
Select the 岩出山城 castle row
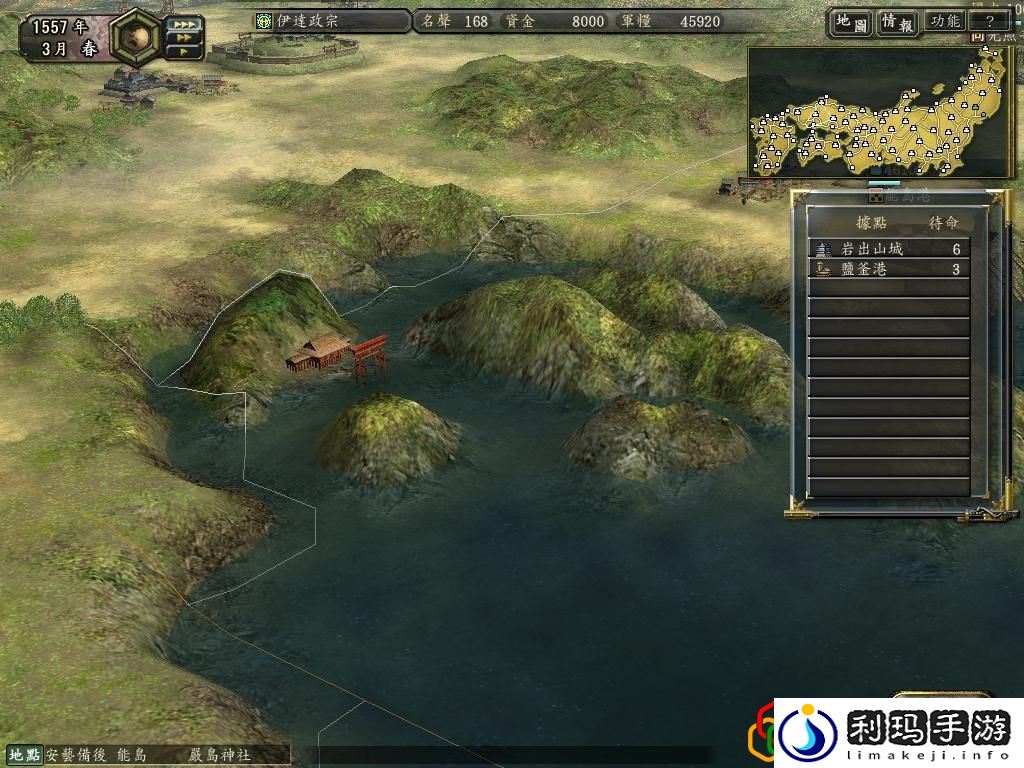click(x=888, y=249)
